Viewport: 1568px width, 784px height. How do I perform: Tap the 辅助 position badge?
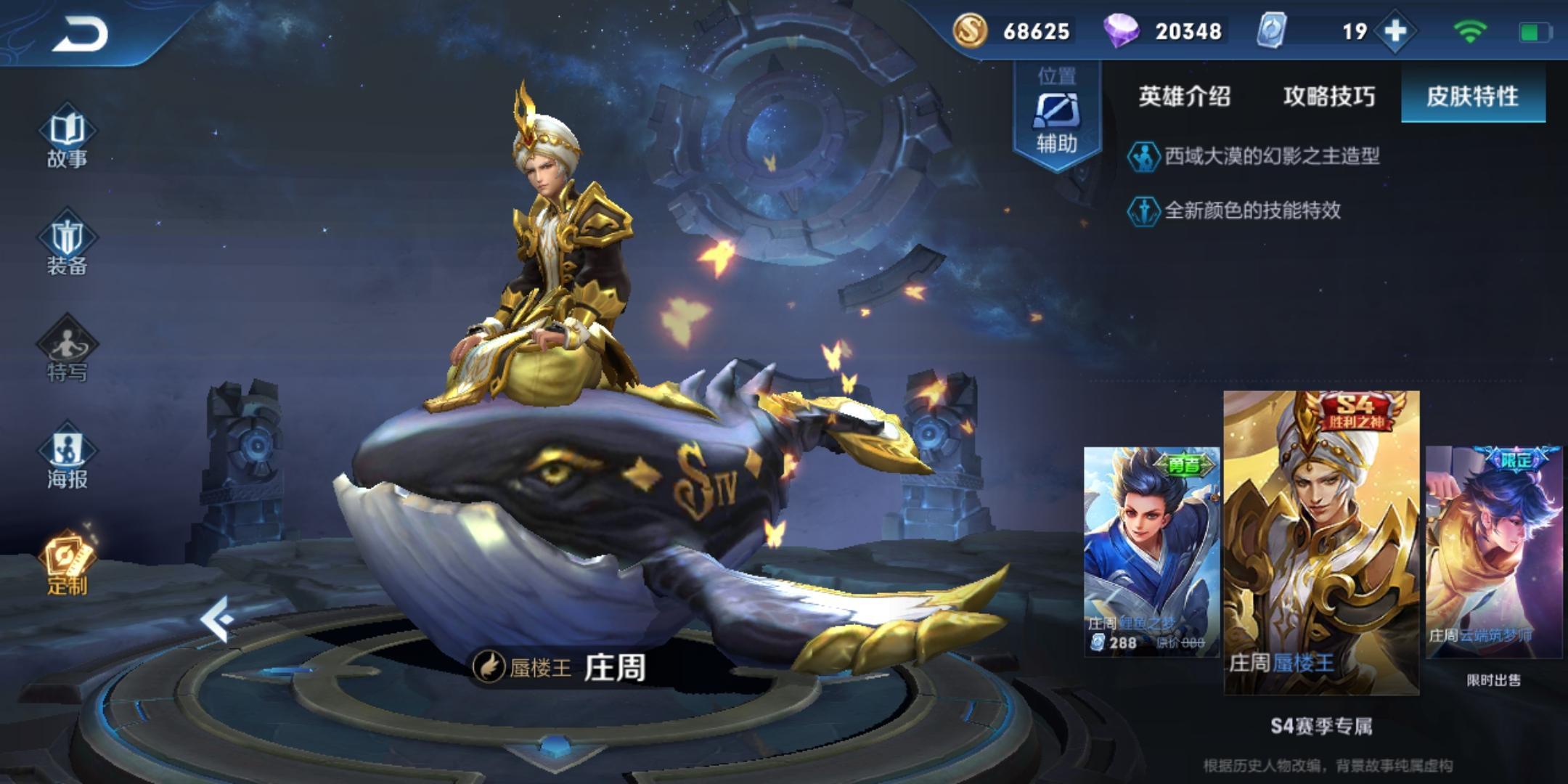click(x=1056, y=116)
